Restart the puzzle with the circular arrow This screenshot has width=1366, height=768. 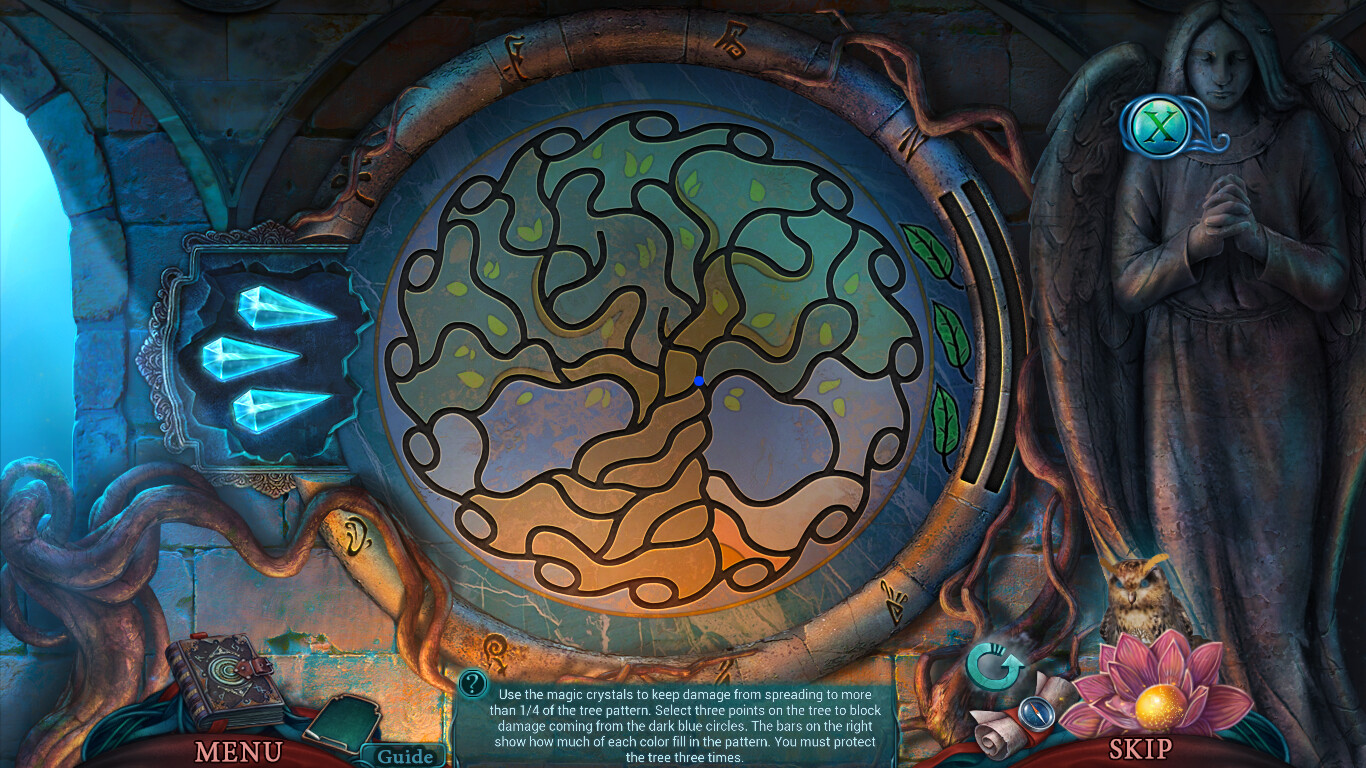(x=993, y=664)
